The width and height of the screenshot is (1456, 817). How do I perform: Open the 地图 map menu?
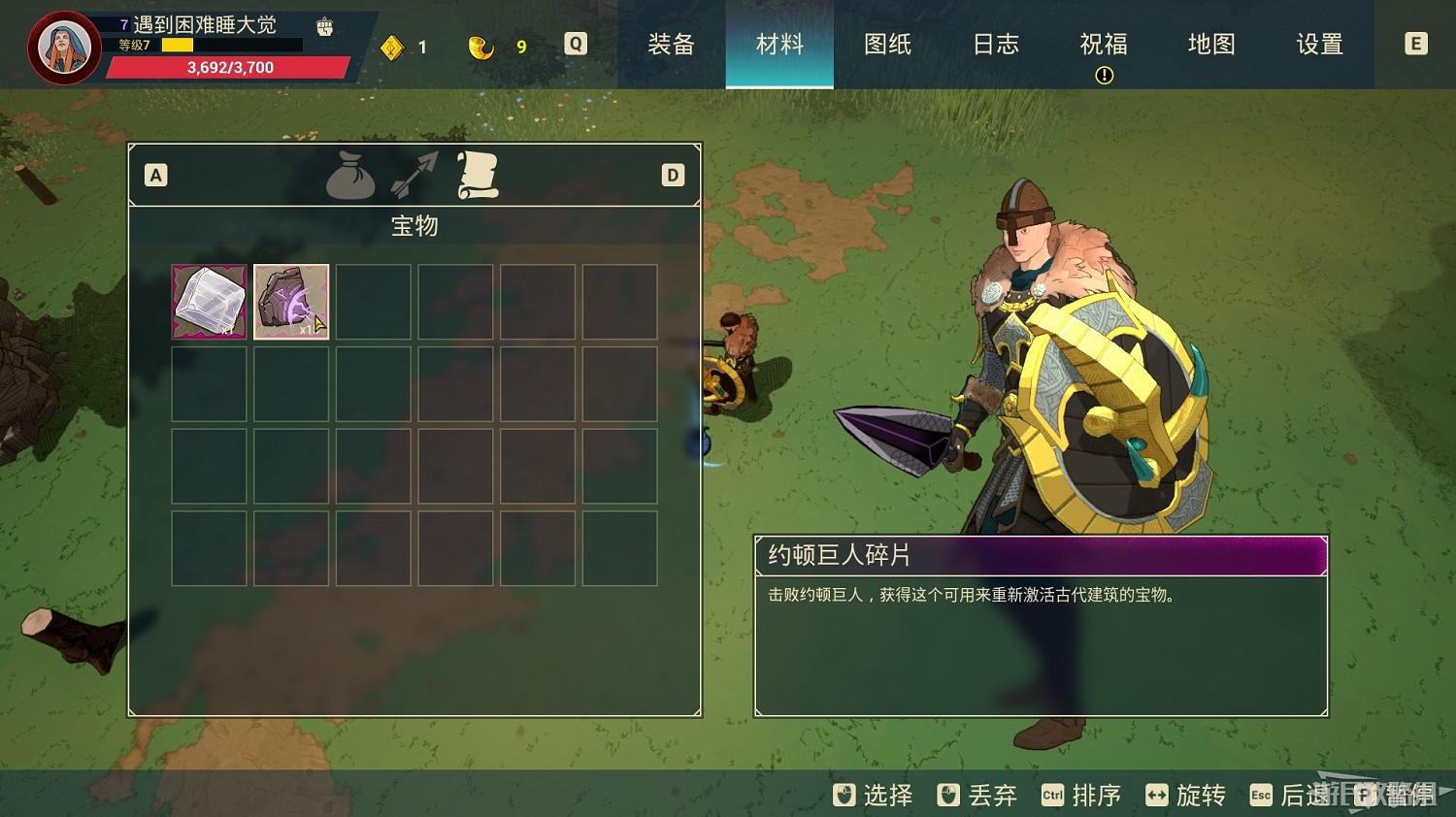point(1210,44)
